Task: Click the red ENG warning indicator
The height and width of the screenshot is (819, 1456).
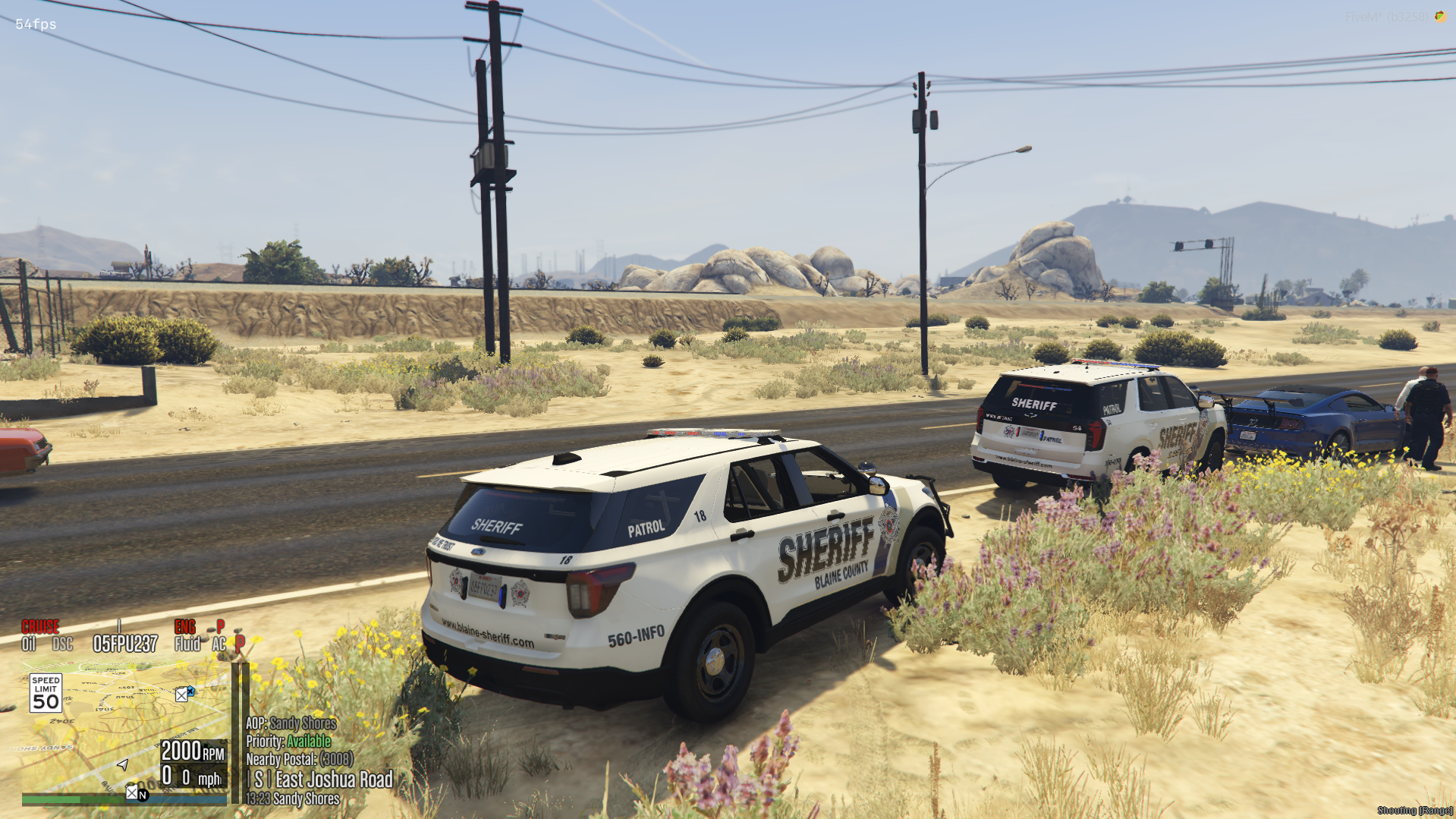Action: click(184, 627)
